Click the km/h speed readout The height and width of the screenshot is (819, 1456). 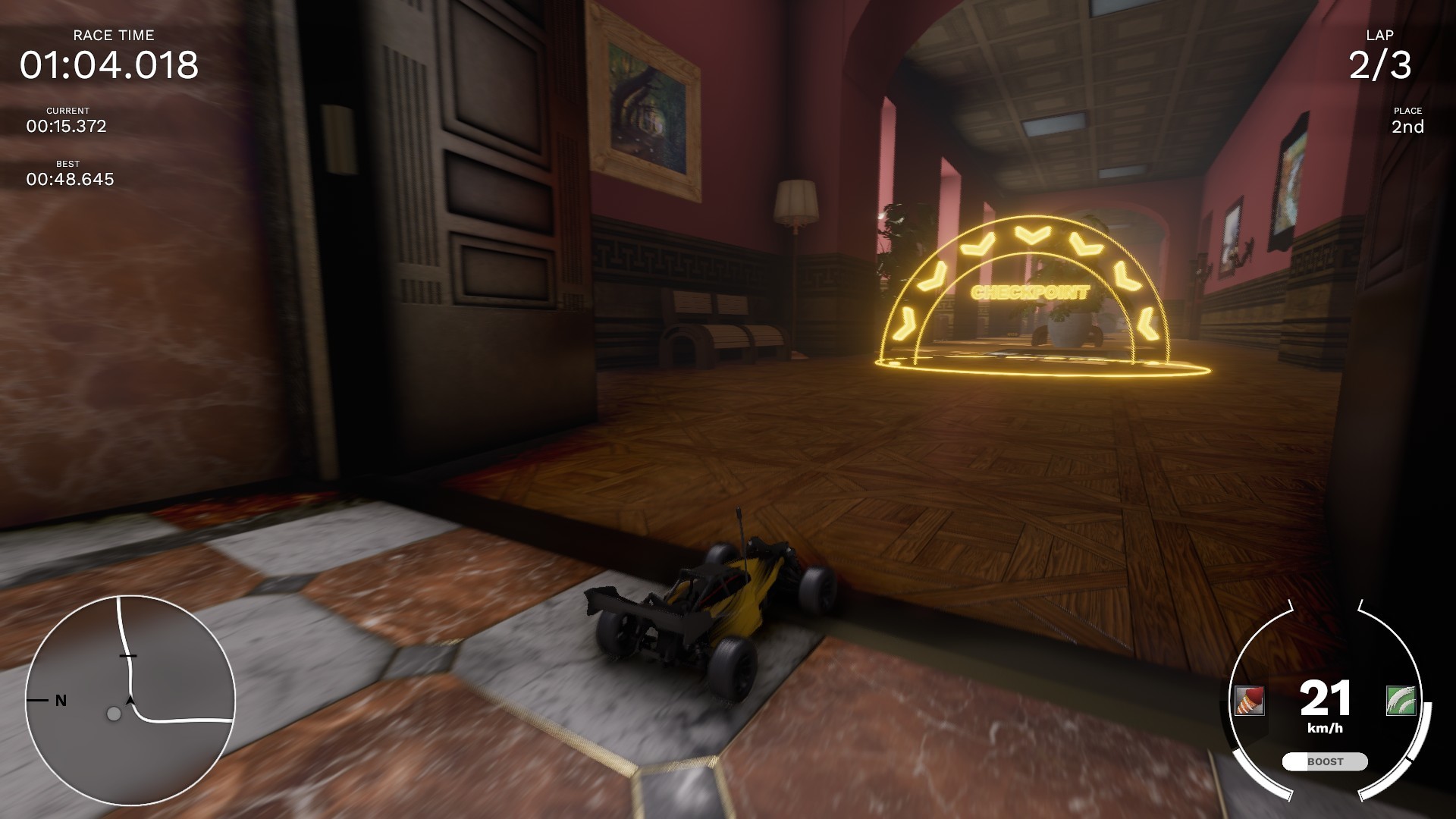coord(1326,729)
